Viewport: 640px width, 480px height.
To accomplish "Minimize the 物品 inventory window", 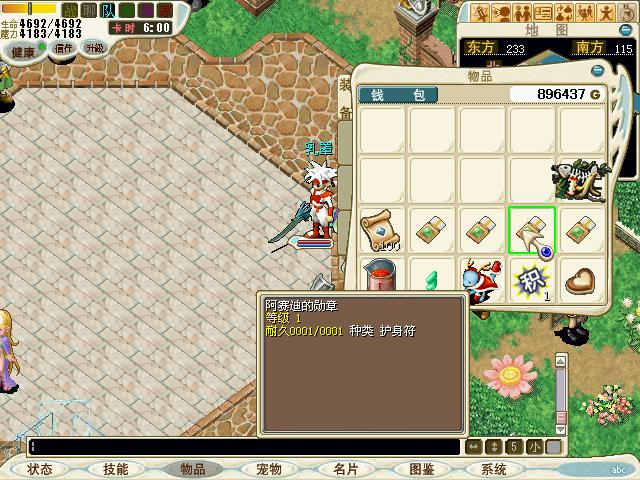I will [598, 71].
